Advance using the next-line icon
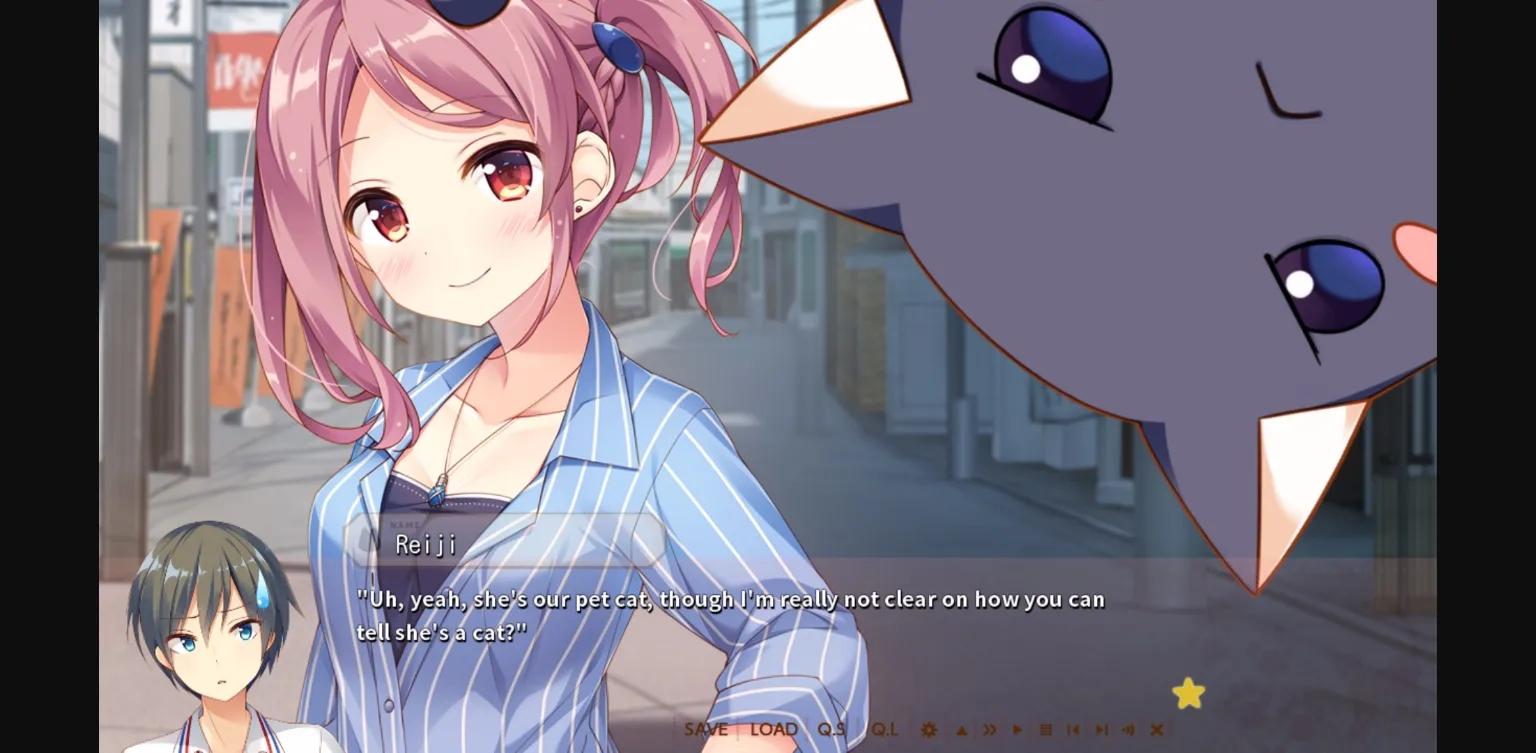This screenshot has height=753, width=1536. click(1102, 729)
